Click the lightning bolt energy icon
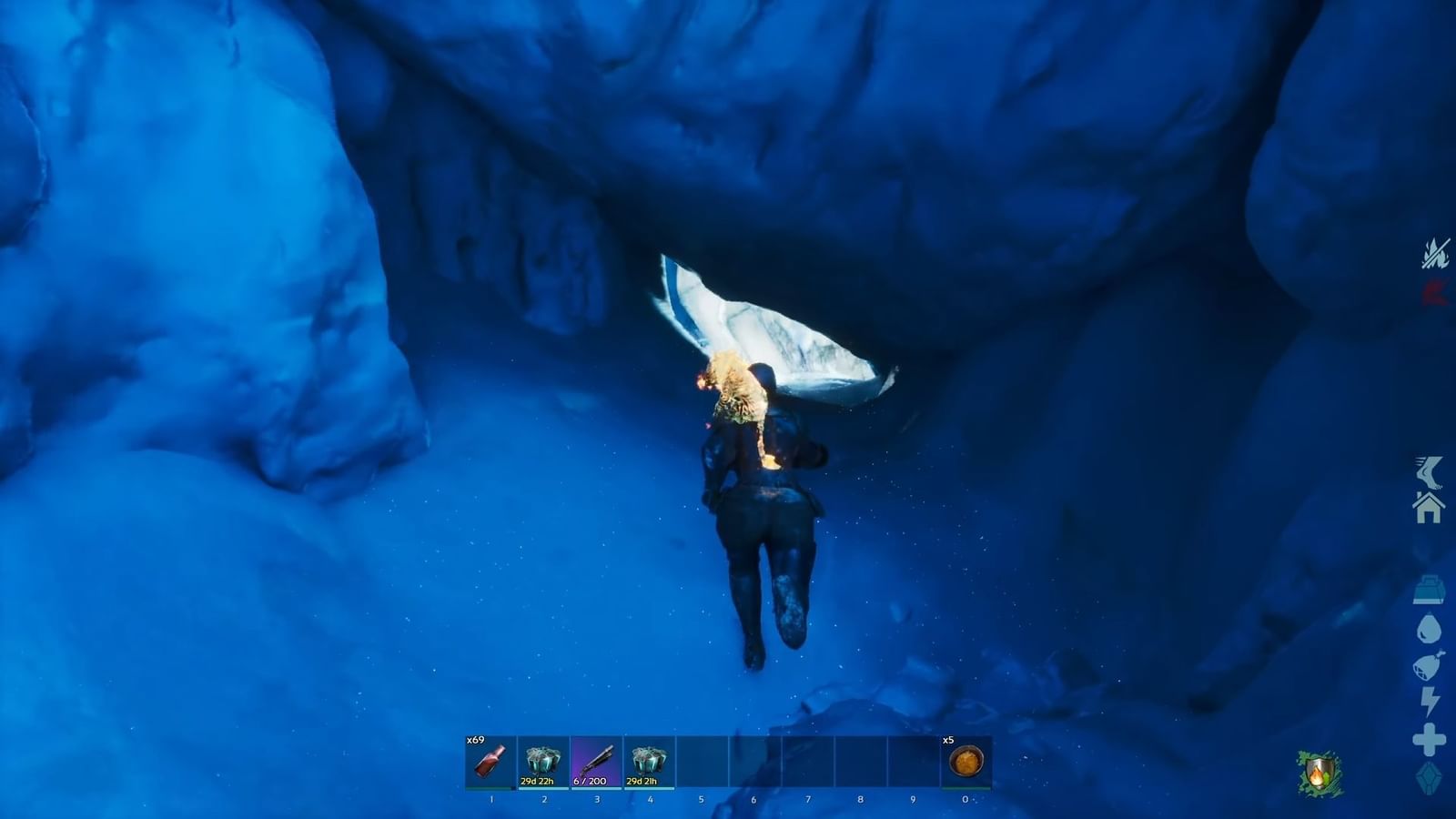This screenshot has width=1456, height=819. [1429, 700]
